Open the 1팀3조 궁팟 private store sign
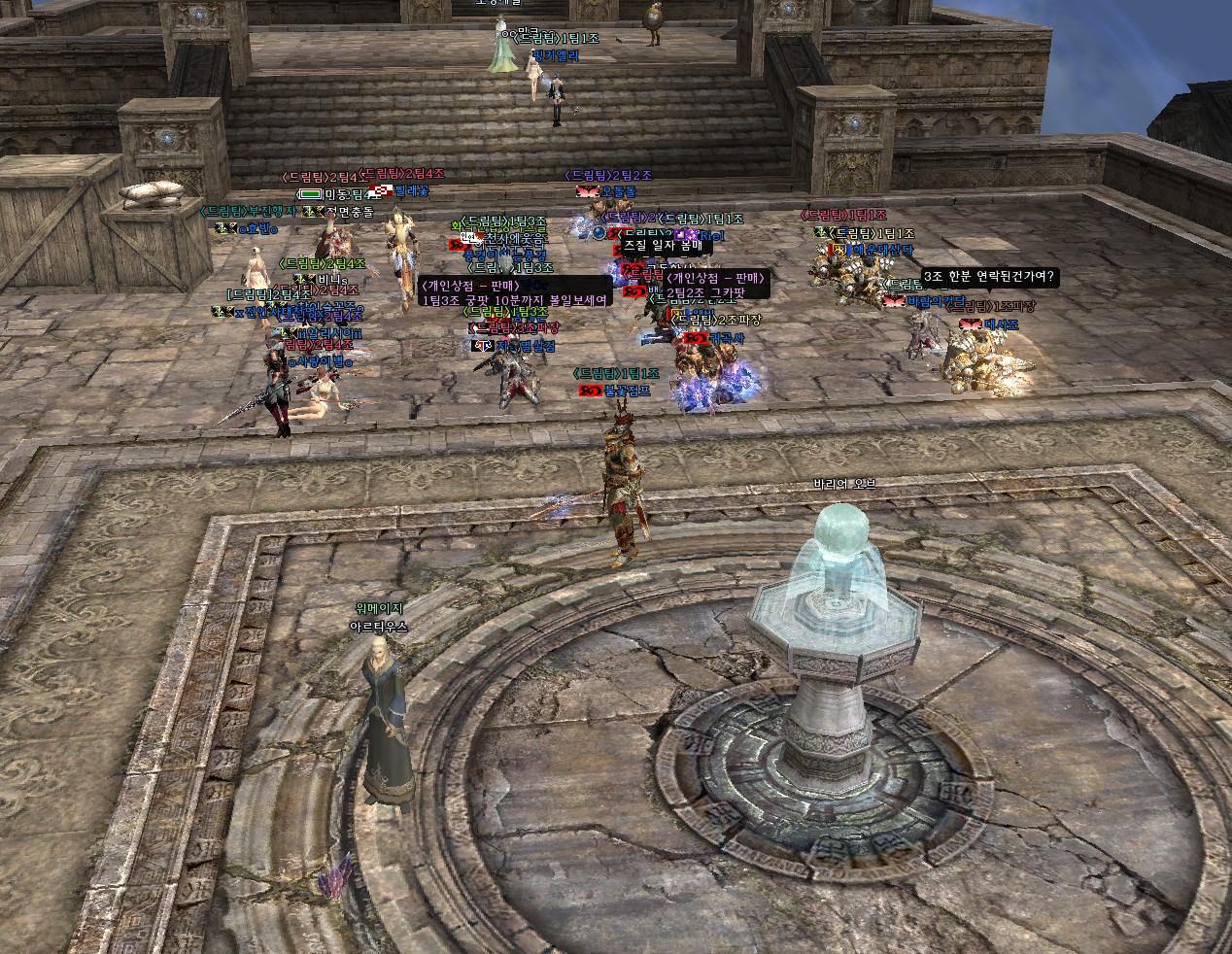Image resolution: width=1232 pixels, height=954 pixels. coord(515,293)
